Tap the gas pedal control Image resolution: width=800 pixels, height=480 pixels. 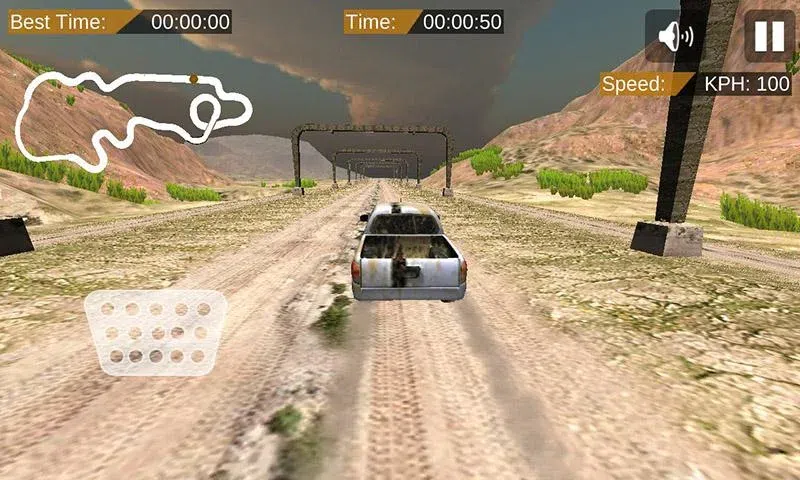tap(155, 332)
